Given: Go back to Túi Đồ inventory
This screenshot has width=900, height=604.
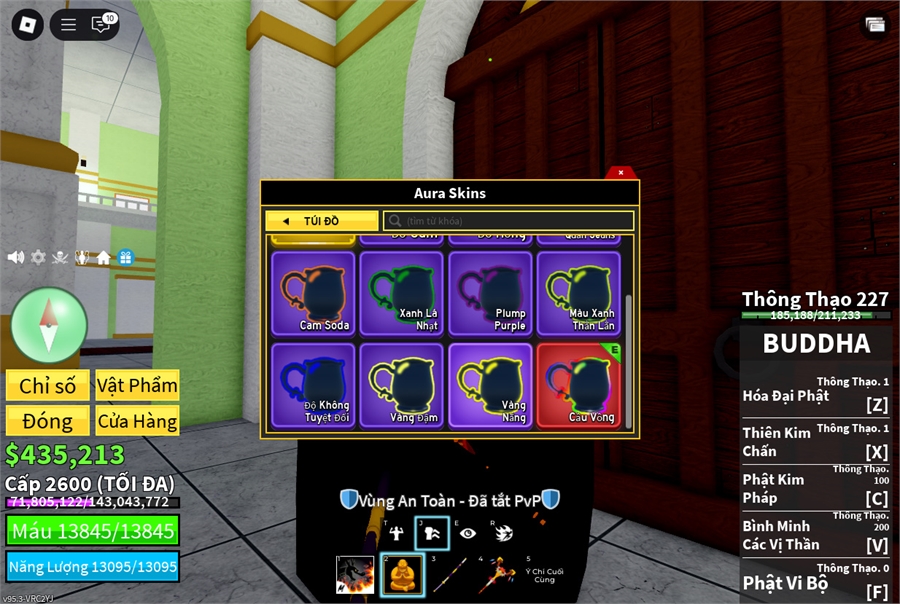Looking at the screenshot, I should (321, 221).
